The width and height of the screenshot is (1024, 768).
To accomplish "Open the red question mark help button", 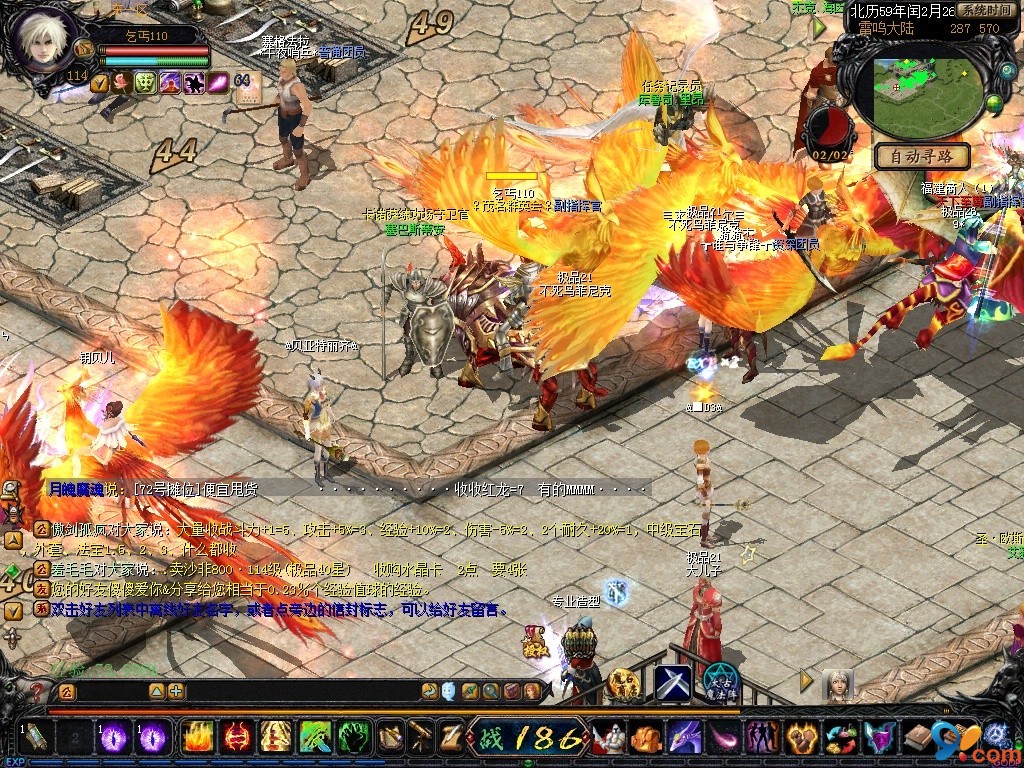I will (37, 691).
